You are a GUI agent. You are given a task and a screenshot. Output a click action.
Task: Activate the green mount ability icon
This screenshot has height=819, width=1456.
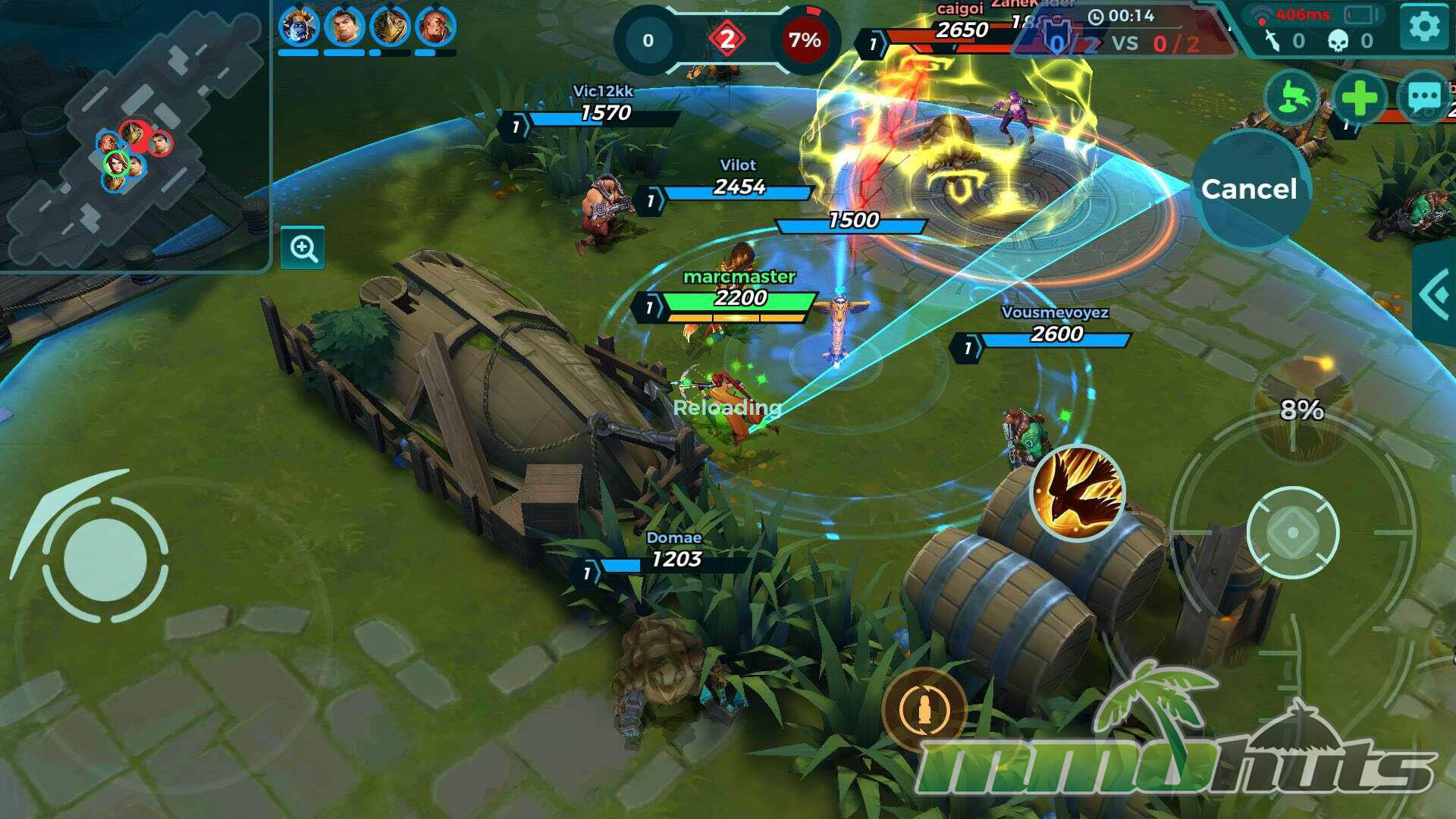point(1291,98)
